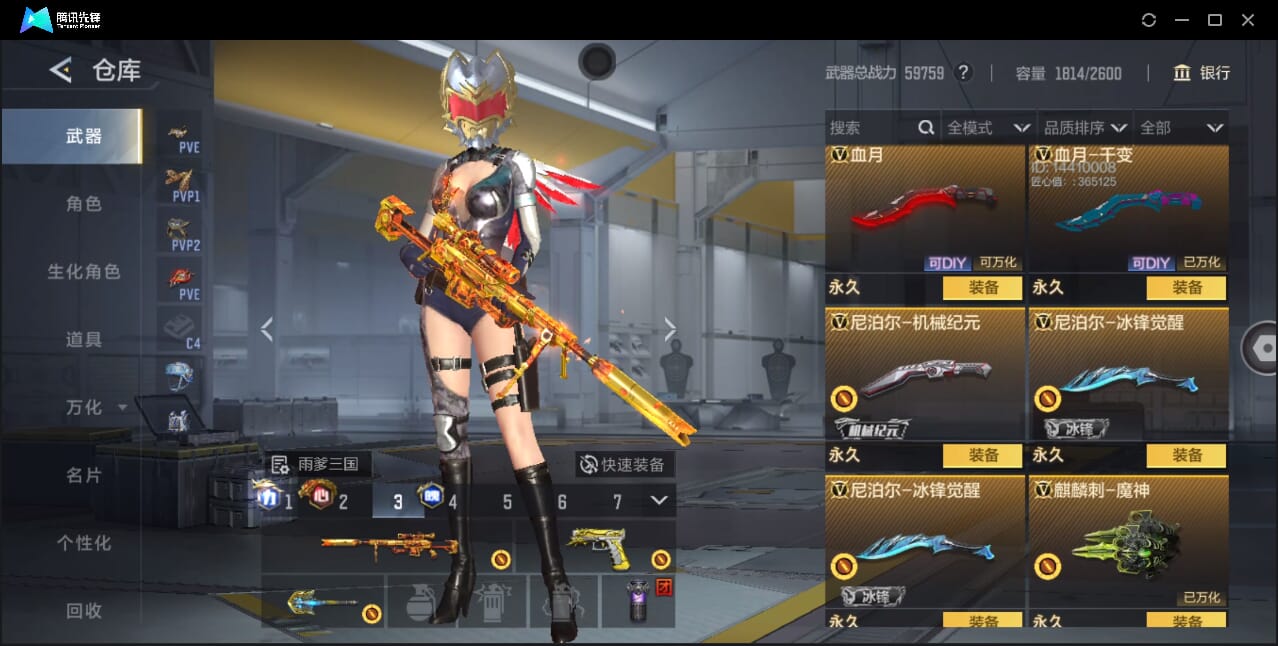
Task: Click the weapon search field
Action: (870, 128)
